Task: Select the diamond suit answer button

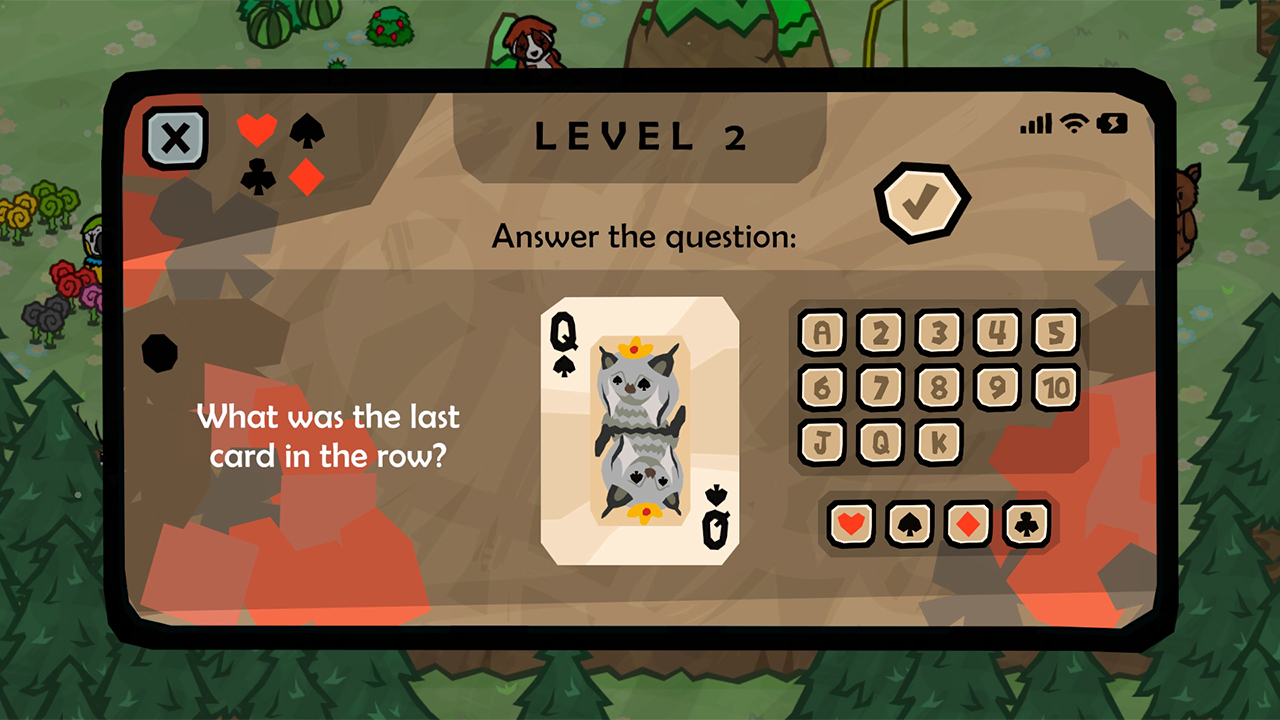Action: click(968, 523)
